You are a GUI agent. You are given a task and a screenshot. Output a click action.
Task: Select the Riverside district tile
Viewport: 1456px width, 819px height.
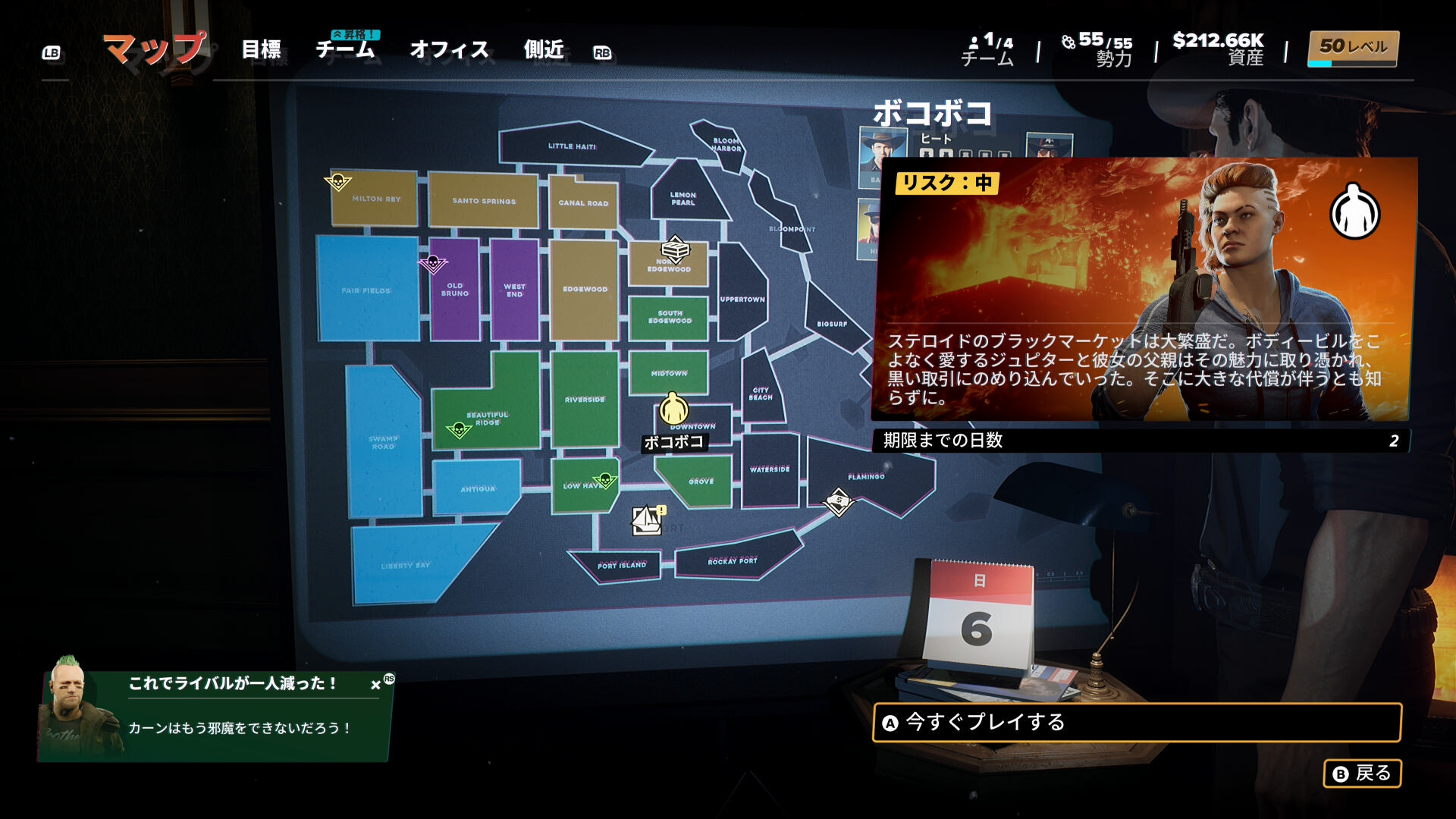pos(584,398)
